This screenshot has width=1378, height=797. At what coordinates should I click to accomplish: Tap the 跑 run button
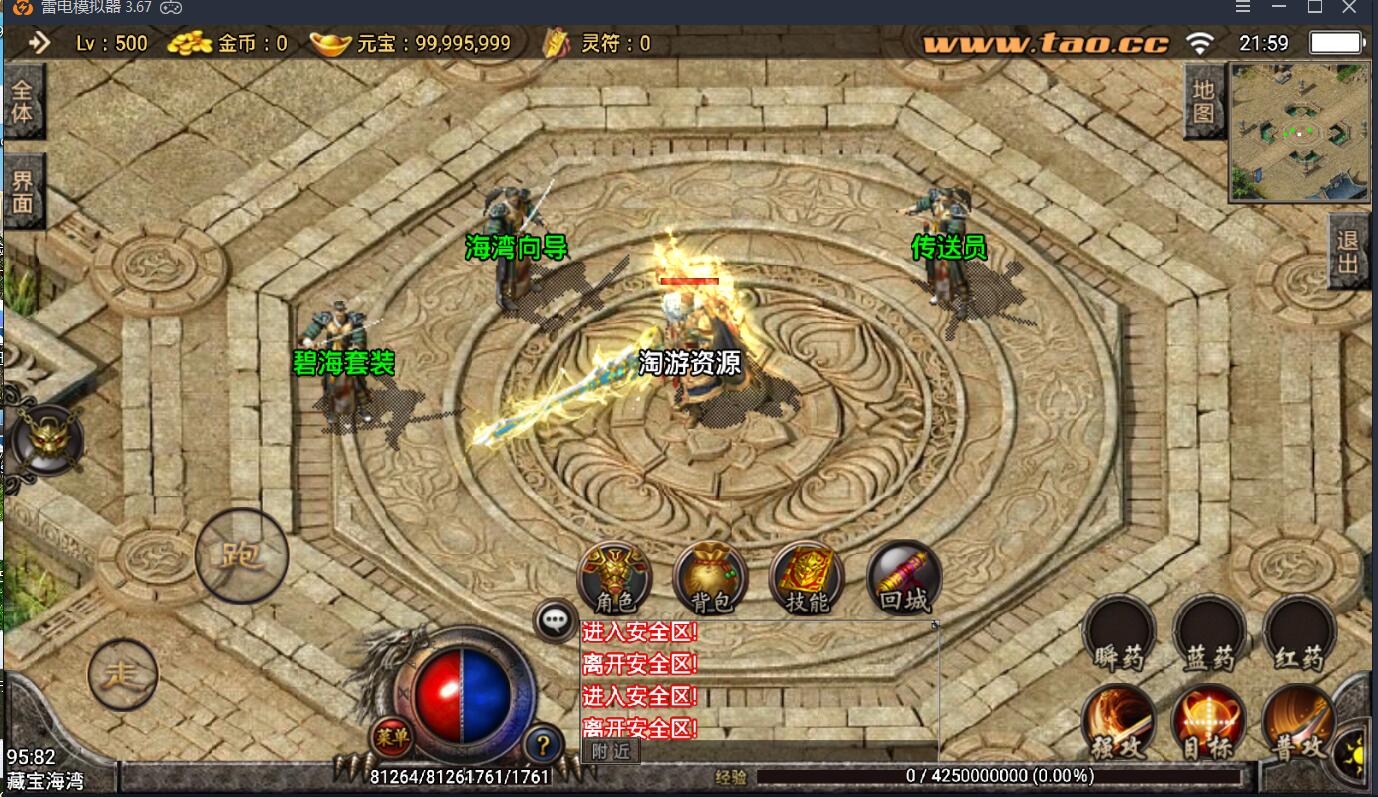tap(241, 555)
